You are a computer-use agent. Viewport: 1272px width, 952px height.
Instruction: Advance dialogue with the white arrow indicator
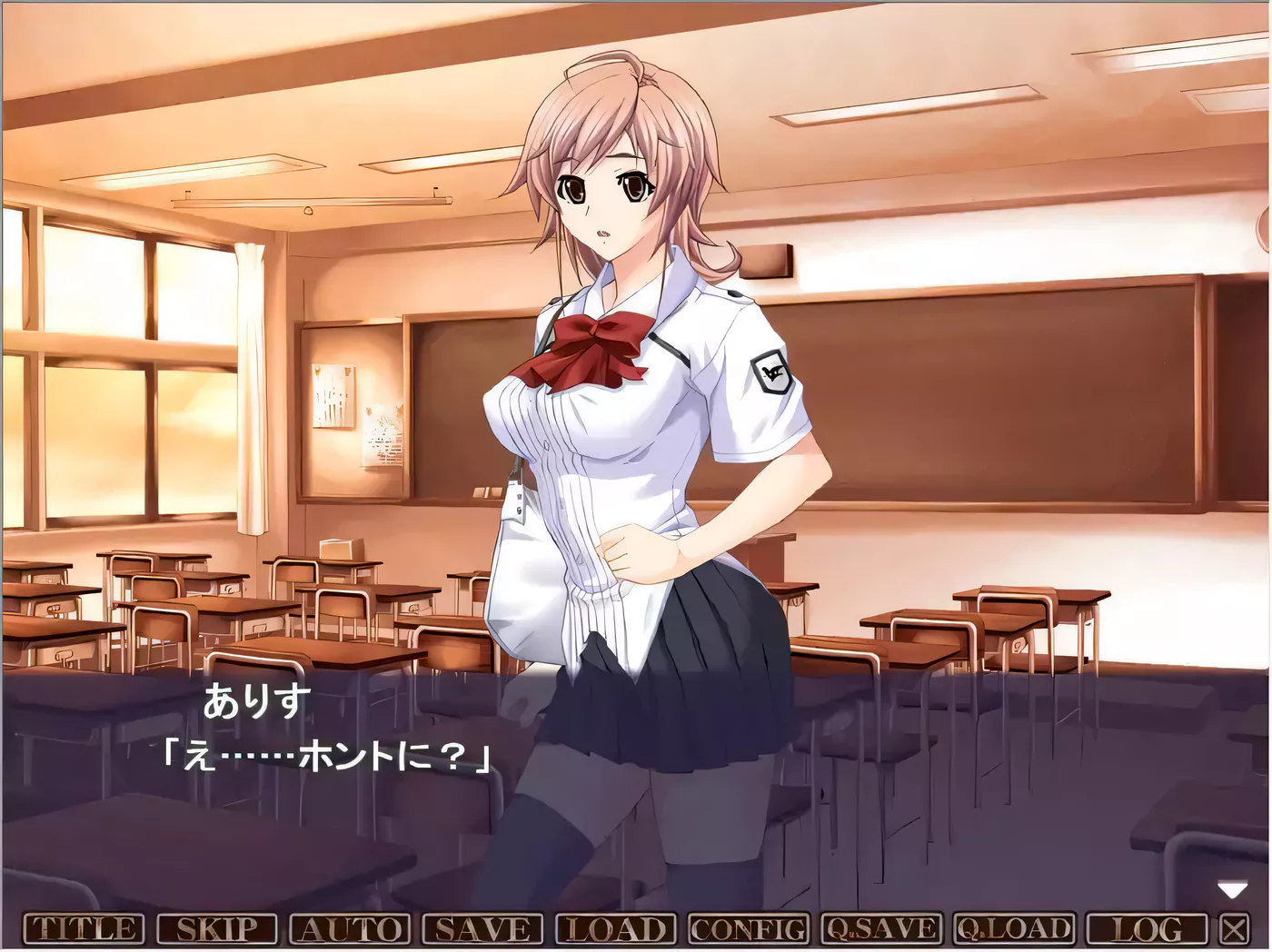click(x=1232, y=890)
